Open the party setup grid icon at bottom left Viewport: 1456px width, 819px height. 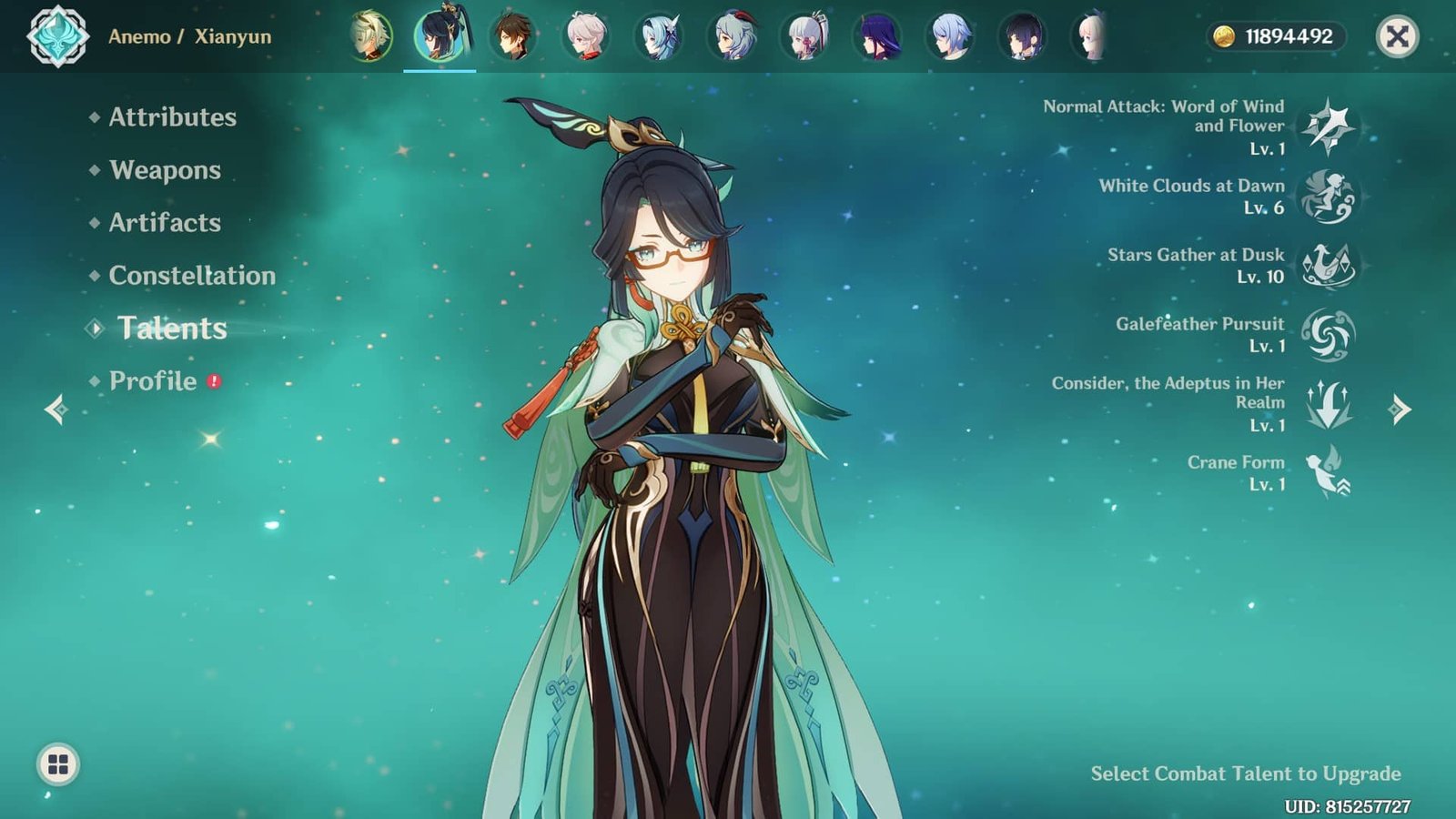[56, 766]
